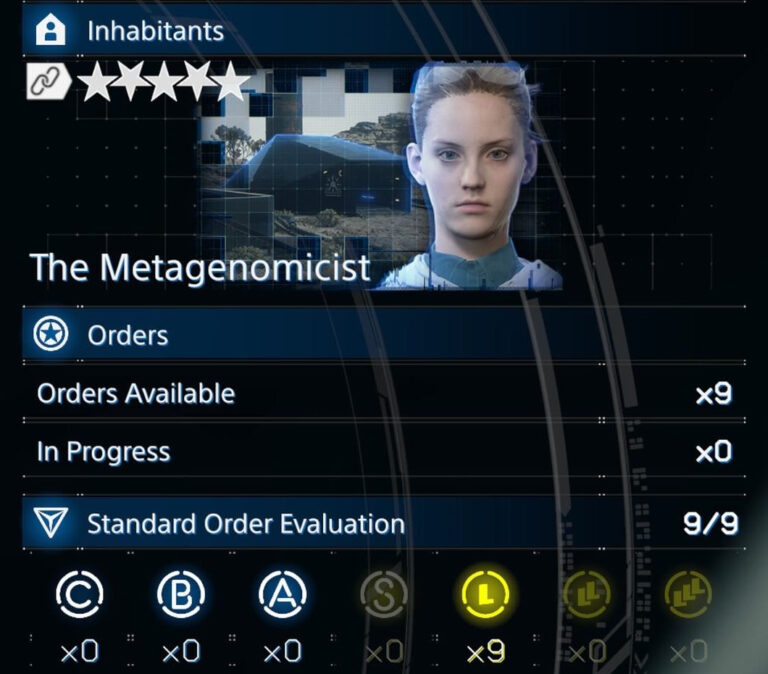
Task: Open the Standard Order Evaluation header
Action: (245, 523)
